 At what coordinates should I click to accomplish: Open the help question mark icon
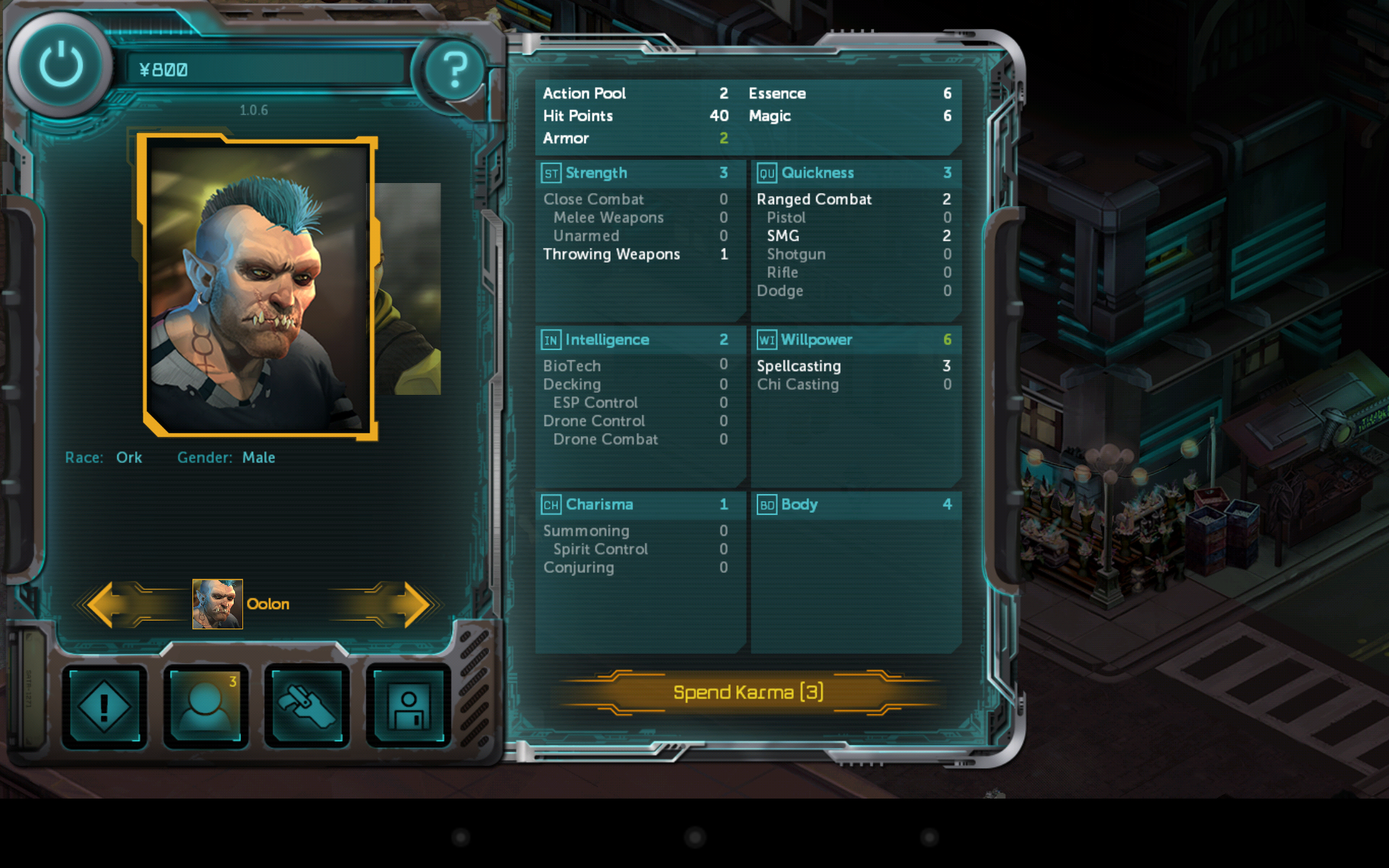[x=454, y=69]
